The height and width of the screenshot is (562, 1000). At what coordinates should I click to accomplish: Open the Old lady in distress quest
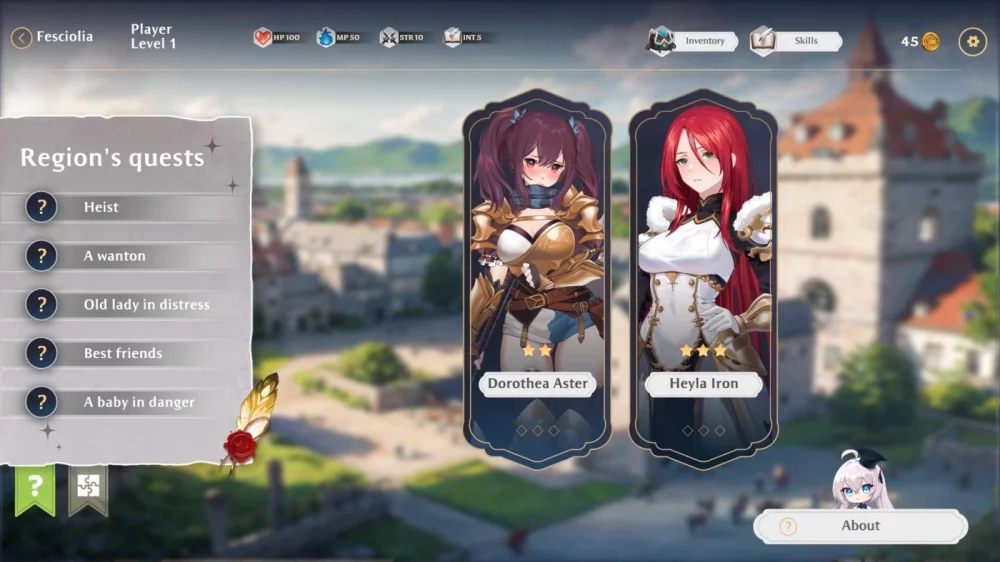(130, 305)
